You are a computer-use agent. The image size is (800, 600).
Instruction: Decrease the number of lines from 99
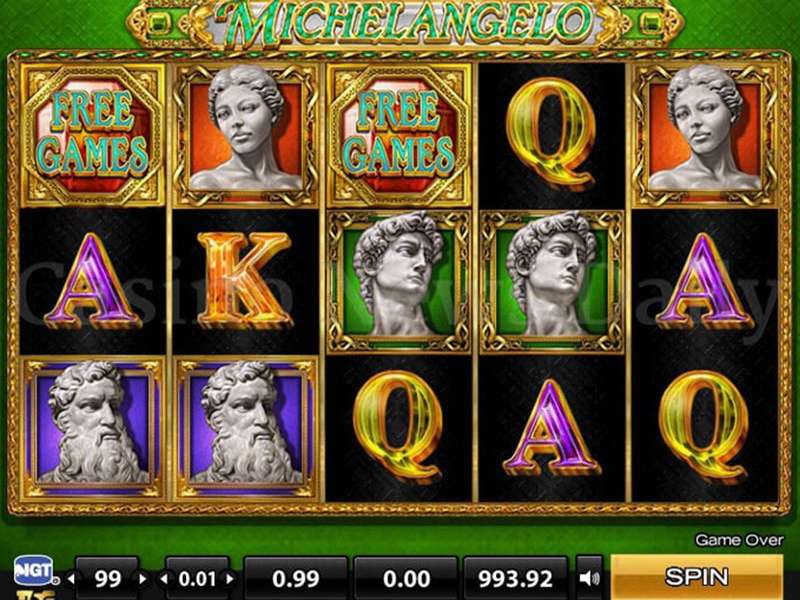pyautogui.click(x=72, y=578)
